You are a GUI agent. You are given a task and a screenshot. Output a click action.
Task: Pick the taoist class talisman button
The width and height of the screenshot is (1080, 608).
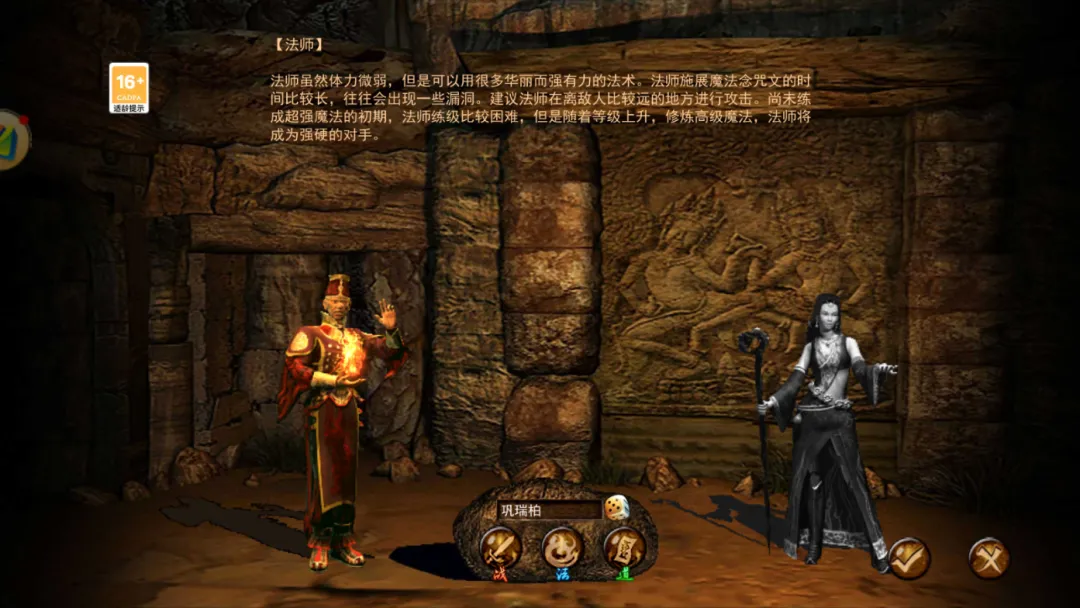click(623, 548)
